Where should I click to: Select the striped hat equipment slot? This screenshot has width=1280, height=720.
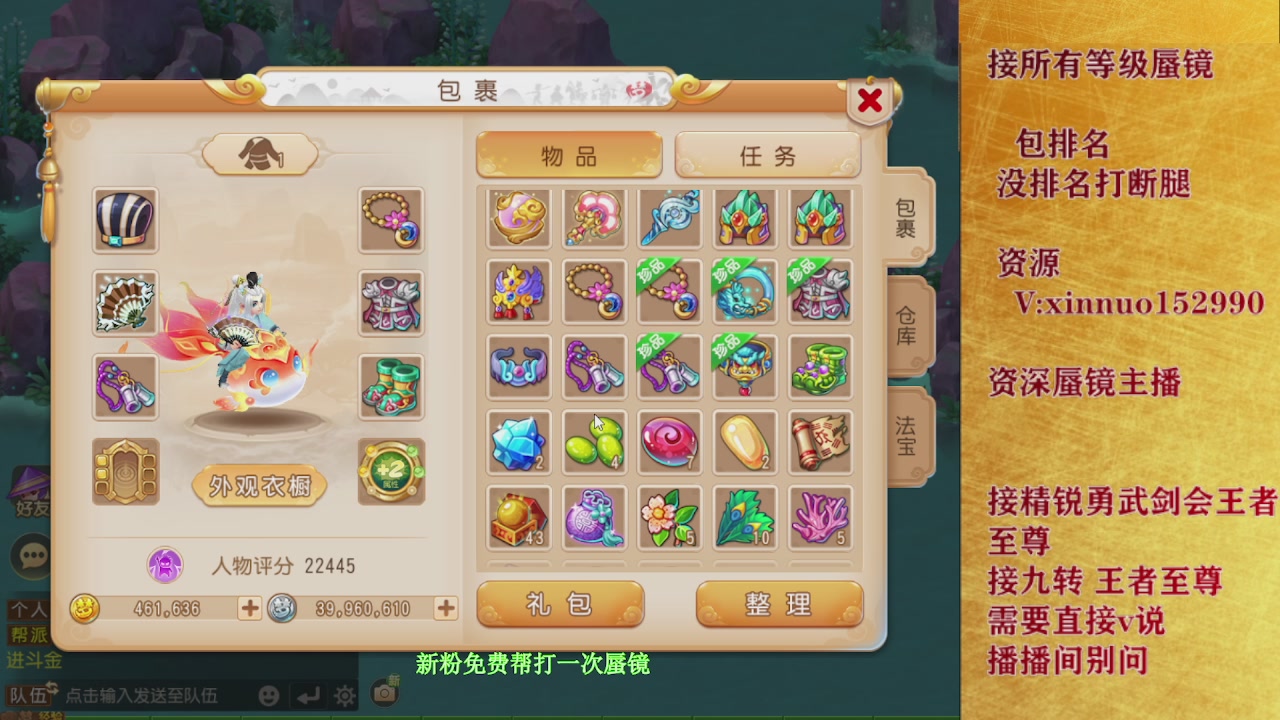click(124, 219)
